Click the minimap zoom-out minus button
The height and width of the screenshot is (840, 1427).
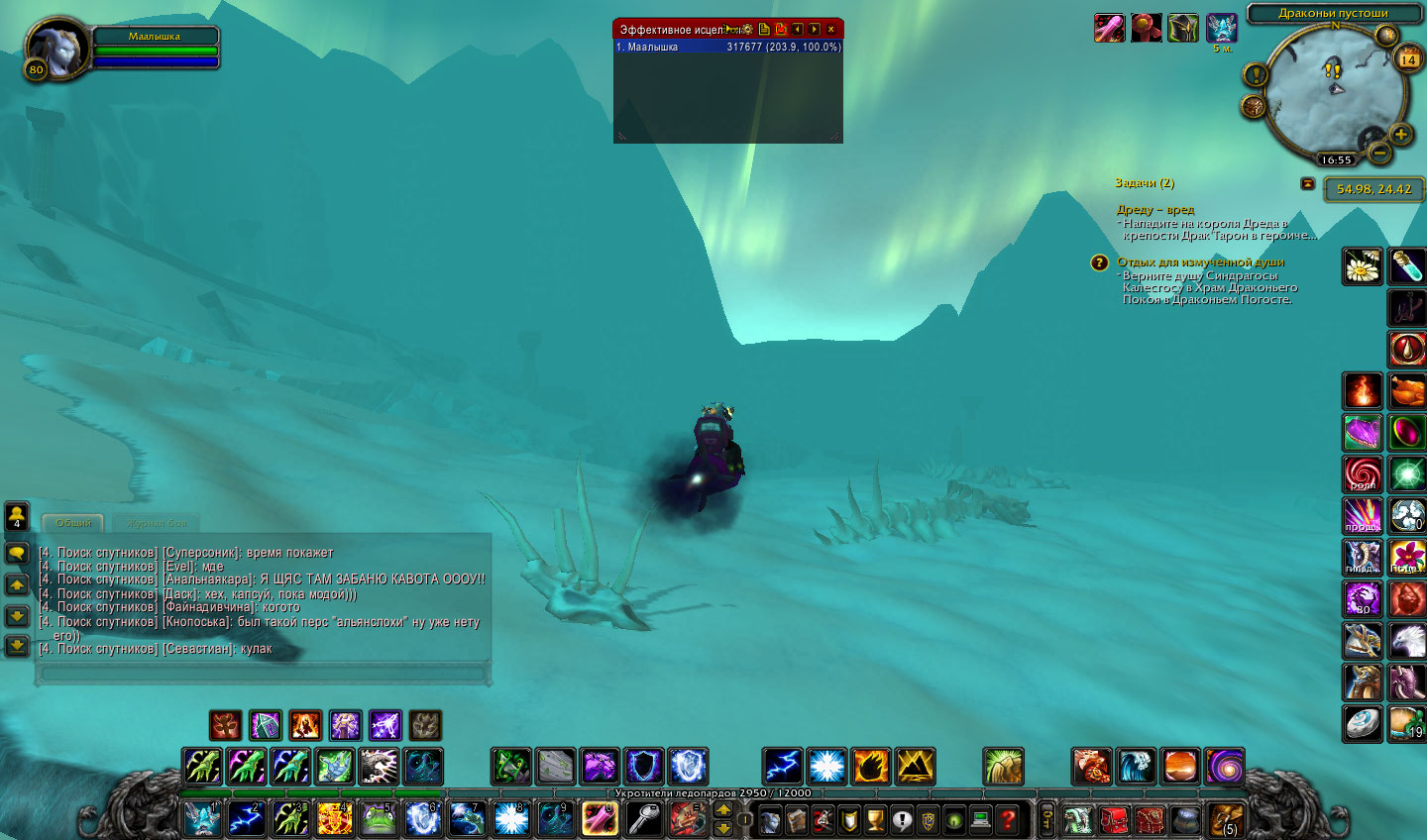tap(1378, 153)
